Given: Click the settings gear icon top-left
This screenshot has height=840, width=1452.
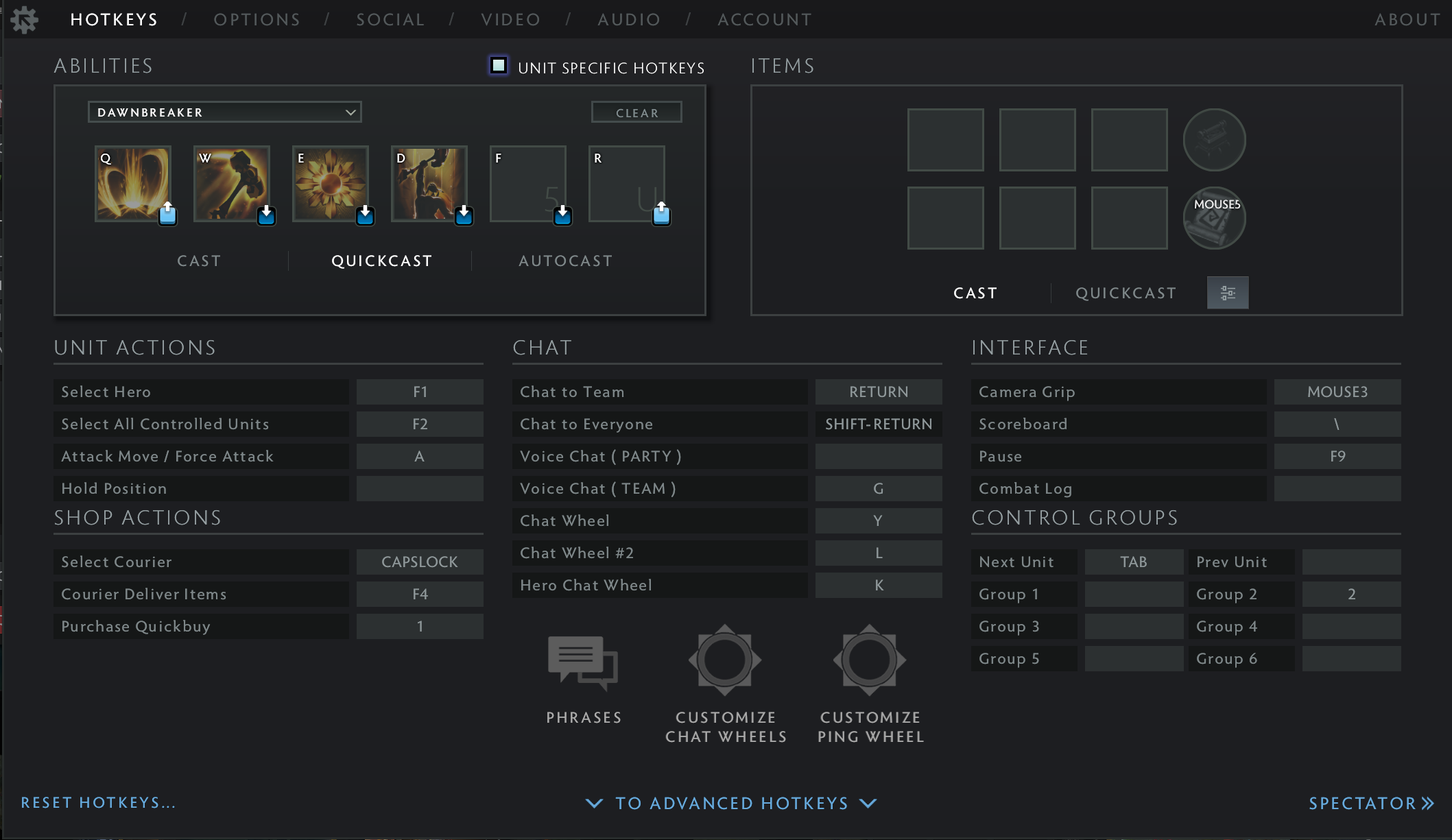Looking at the screenshot, I should pos(25,19).
